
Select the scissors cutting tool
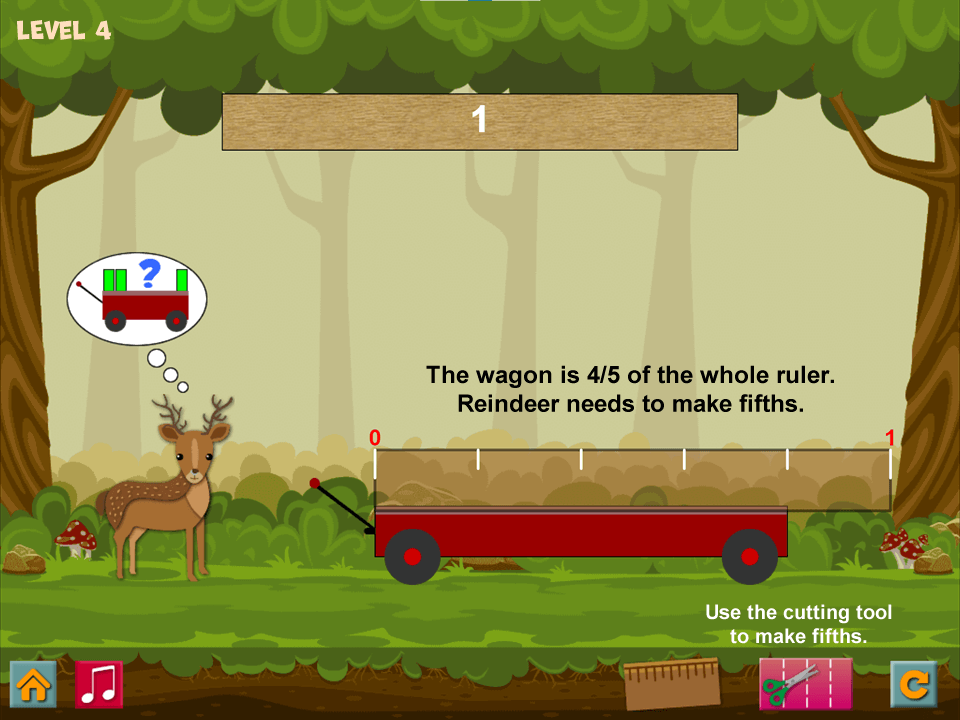pyautogui.click(x=805, y=684)
